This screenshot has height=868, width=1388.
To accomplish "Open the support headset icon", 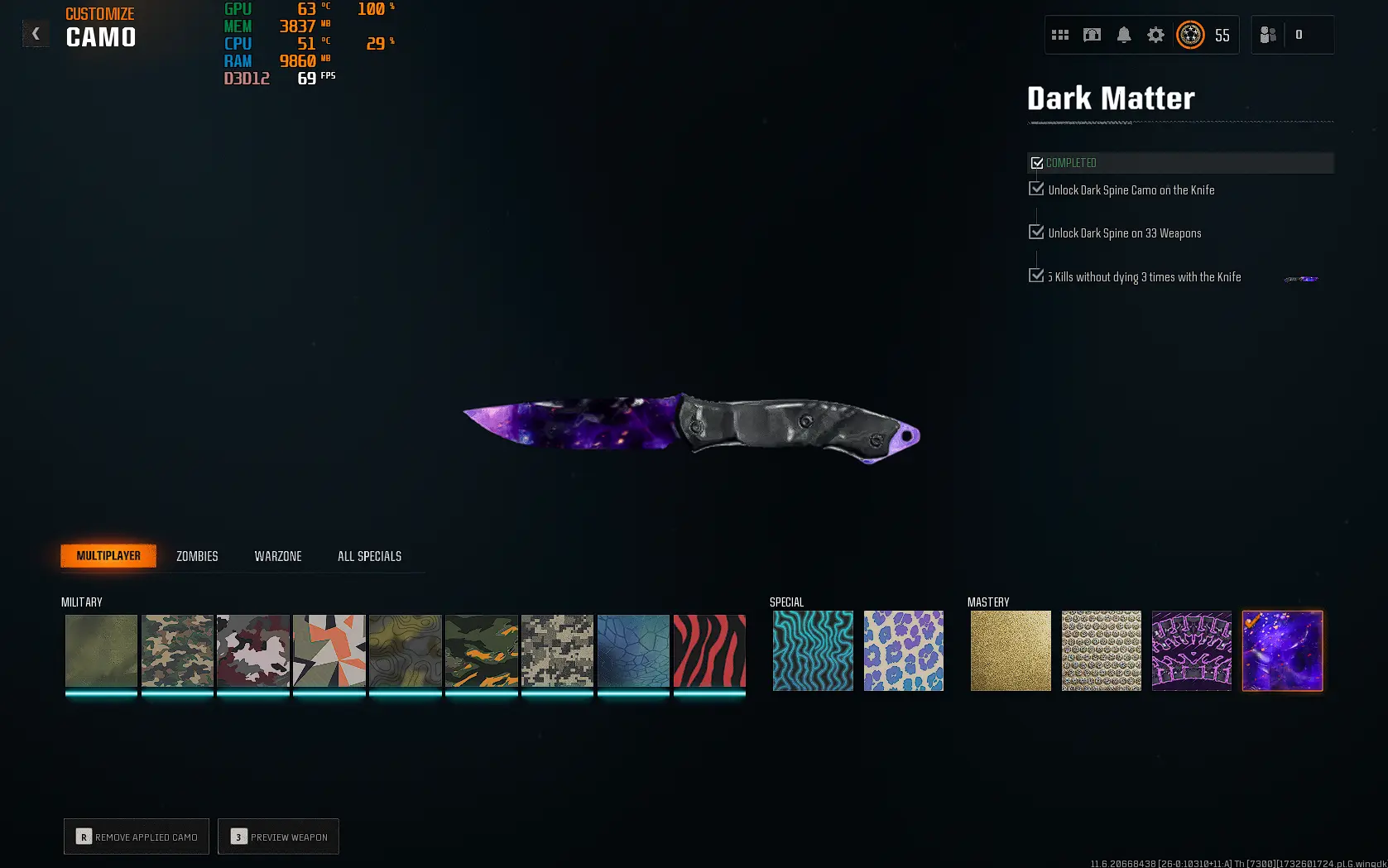I will click(1092, 35).
